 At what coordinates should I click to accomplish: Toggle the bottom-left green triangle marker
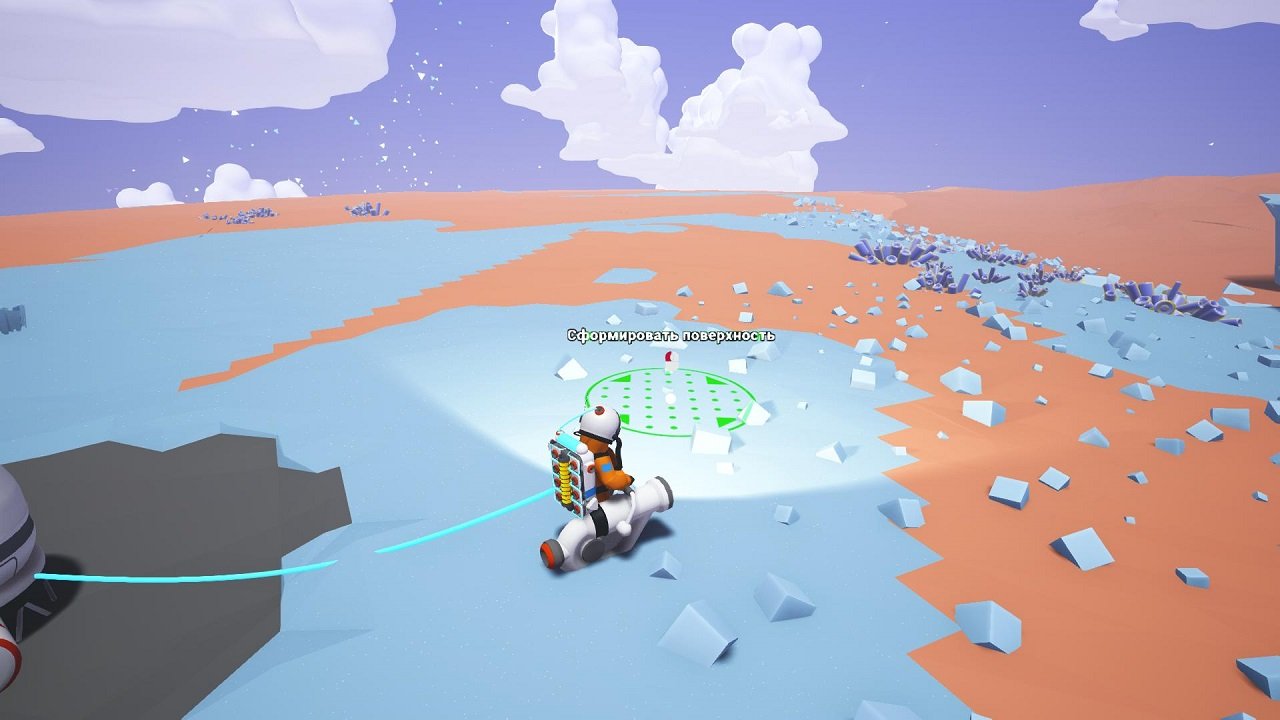point(626,418)
